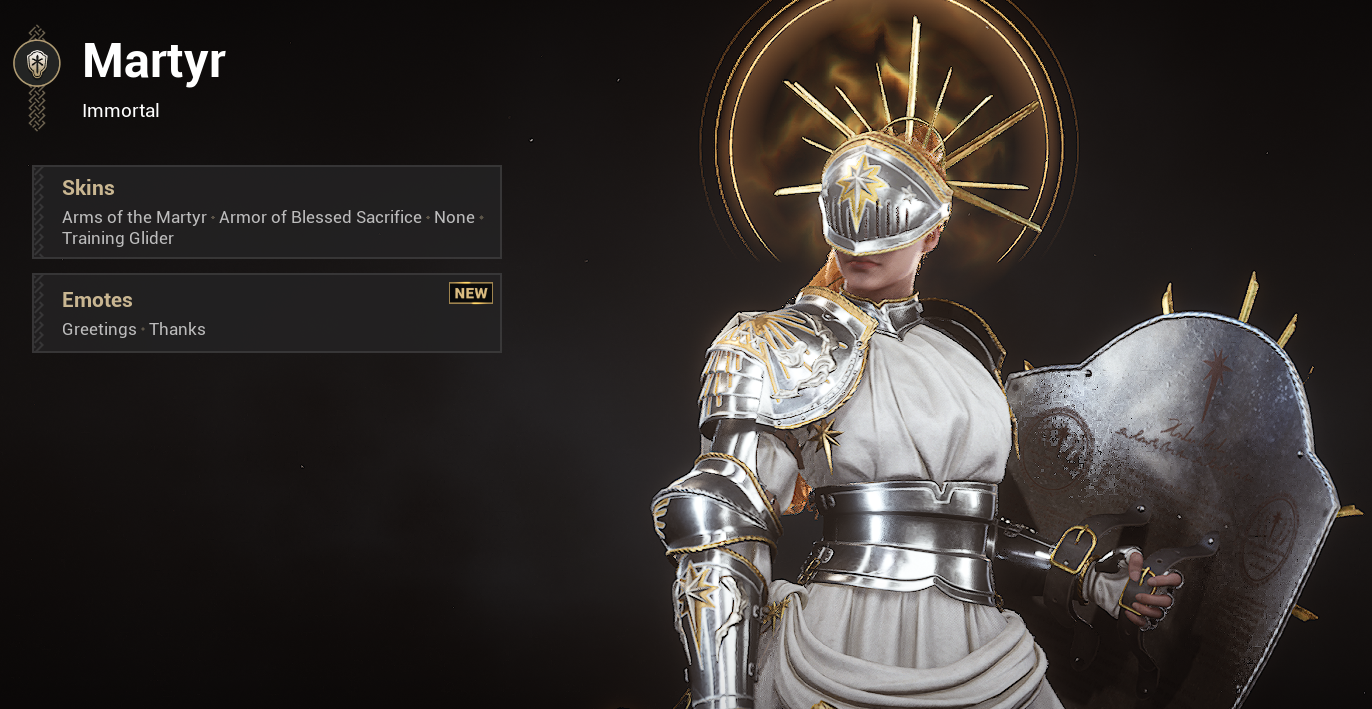This screenshot has width=1372, height=709.
Task: Click the Martyr class shield emblem
Action: [x=37, y=64]
